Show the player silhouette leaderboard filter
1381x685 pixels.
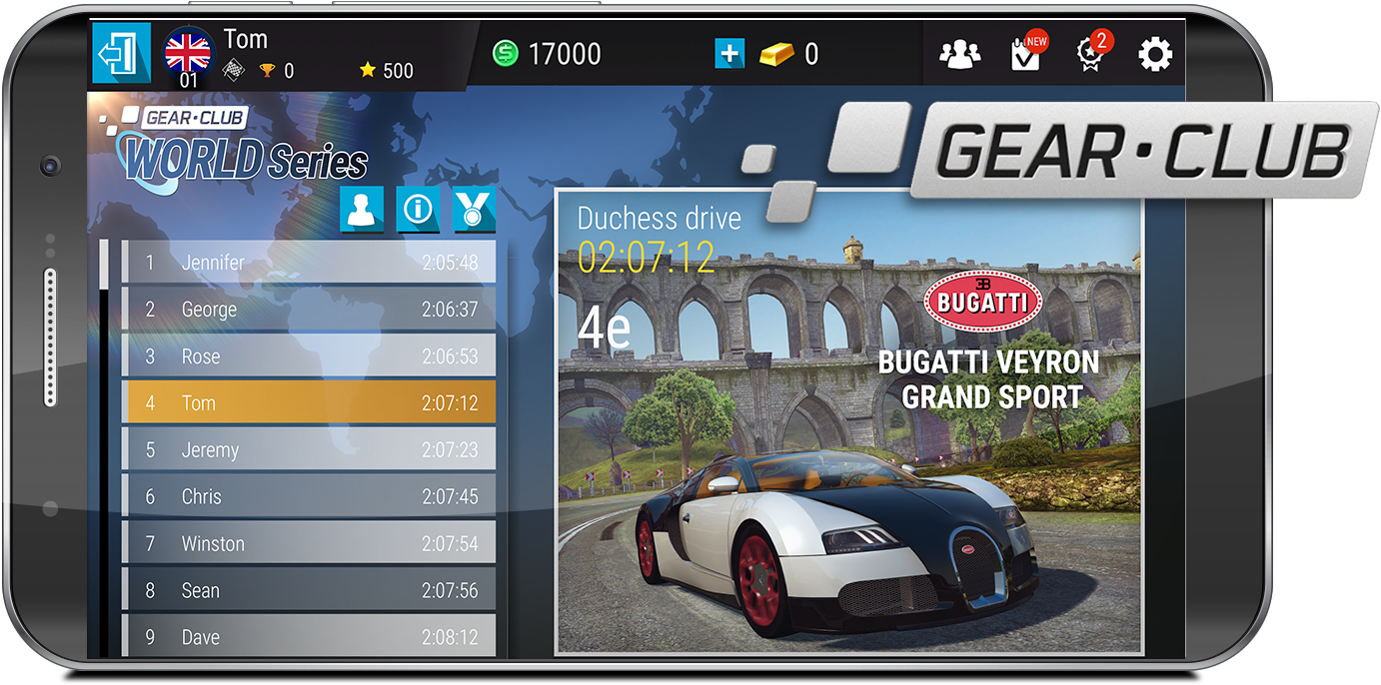click(361, 209)
